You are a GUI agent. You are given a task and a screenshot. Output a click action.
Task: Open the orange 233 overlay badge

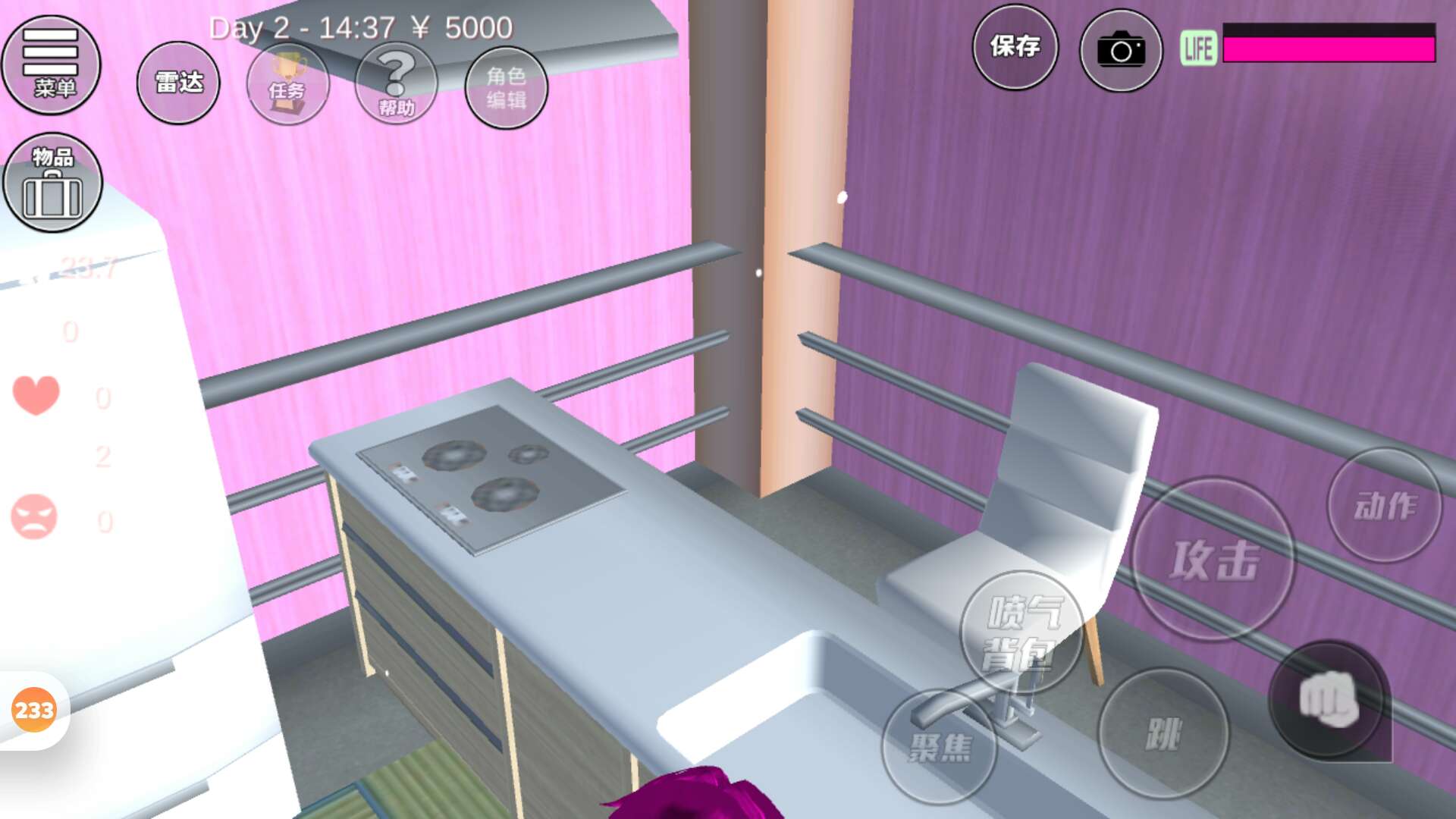pos(34,710)
